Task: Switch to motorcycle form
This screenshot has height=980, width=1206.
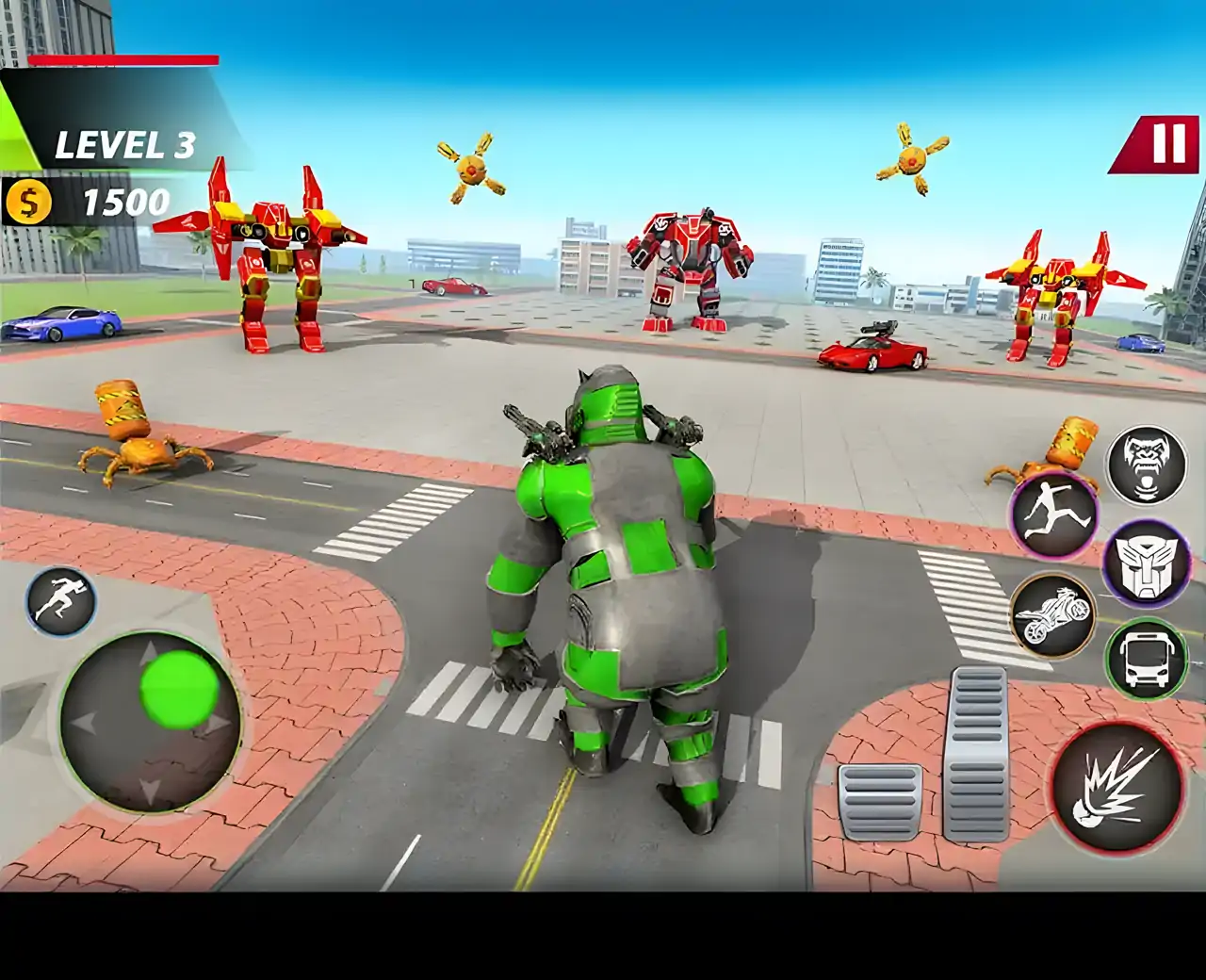Action: point(1053,613)
